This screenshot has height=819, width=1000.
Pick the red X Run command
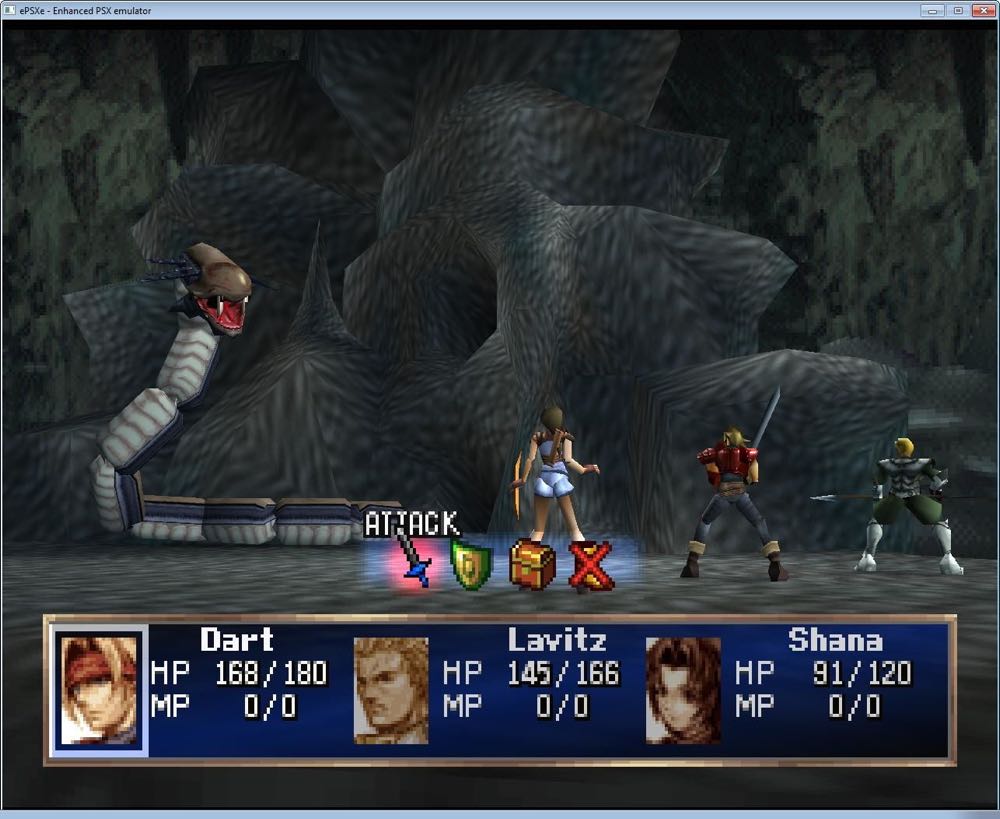pos(591,565)
